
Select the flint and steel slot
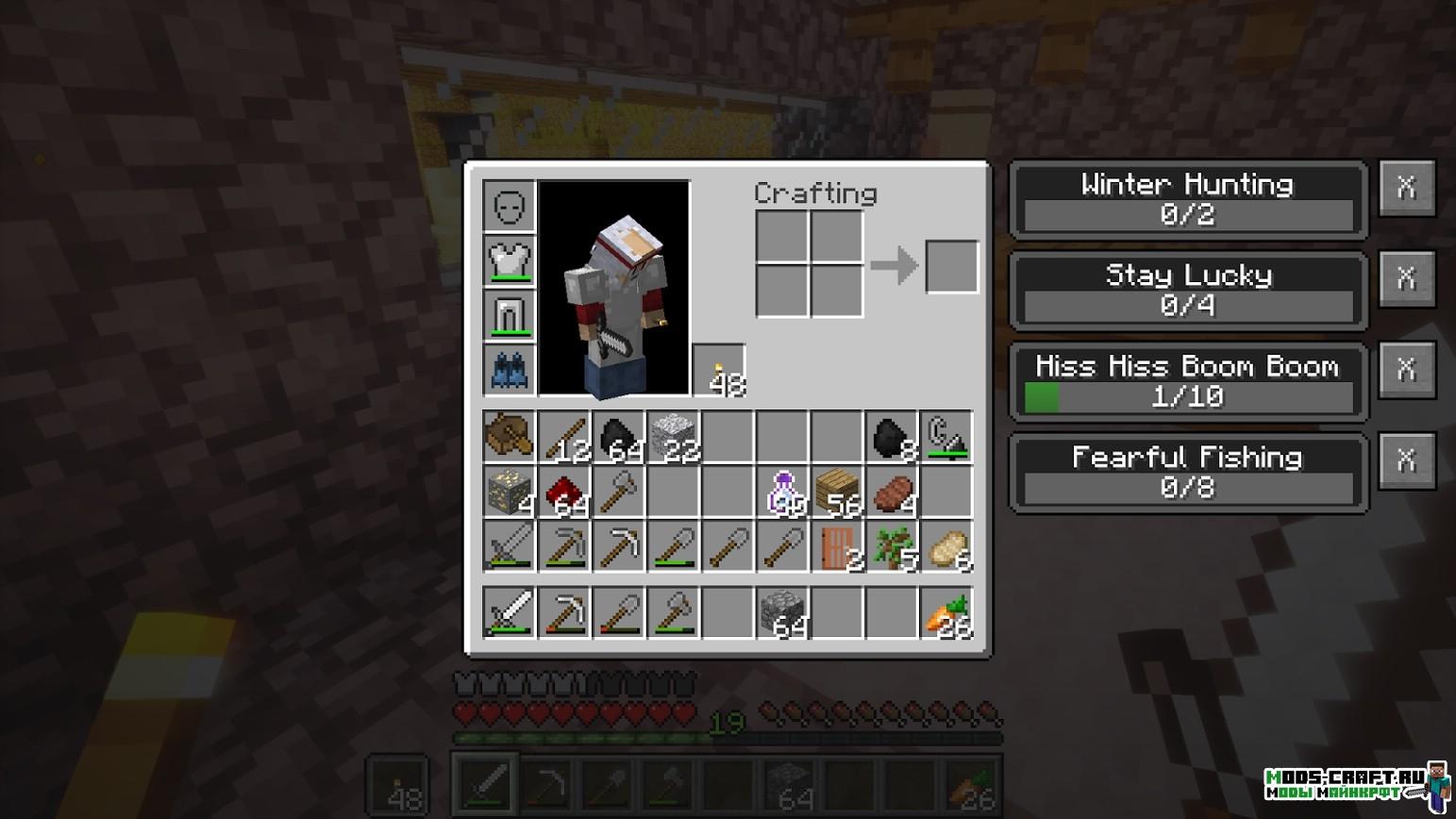[946, 437]
